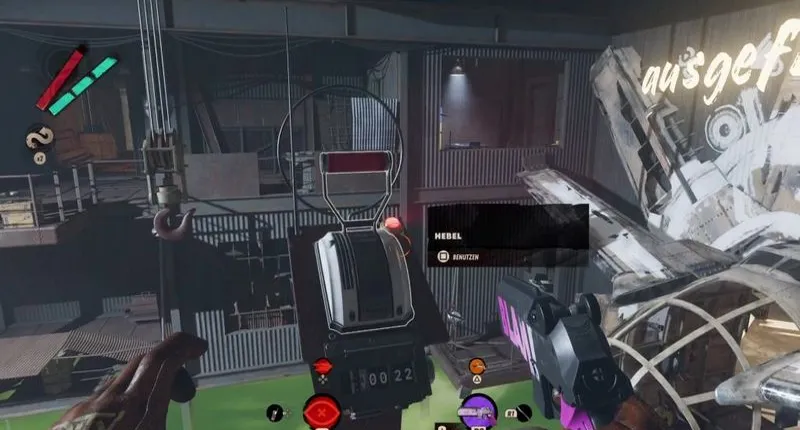
Task: Select the small red icon above the eye ability
Action: click(x=322, y=367)
